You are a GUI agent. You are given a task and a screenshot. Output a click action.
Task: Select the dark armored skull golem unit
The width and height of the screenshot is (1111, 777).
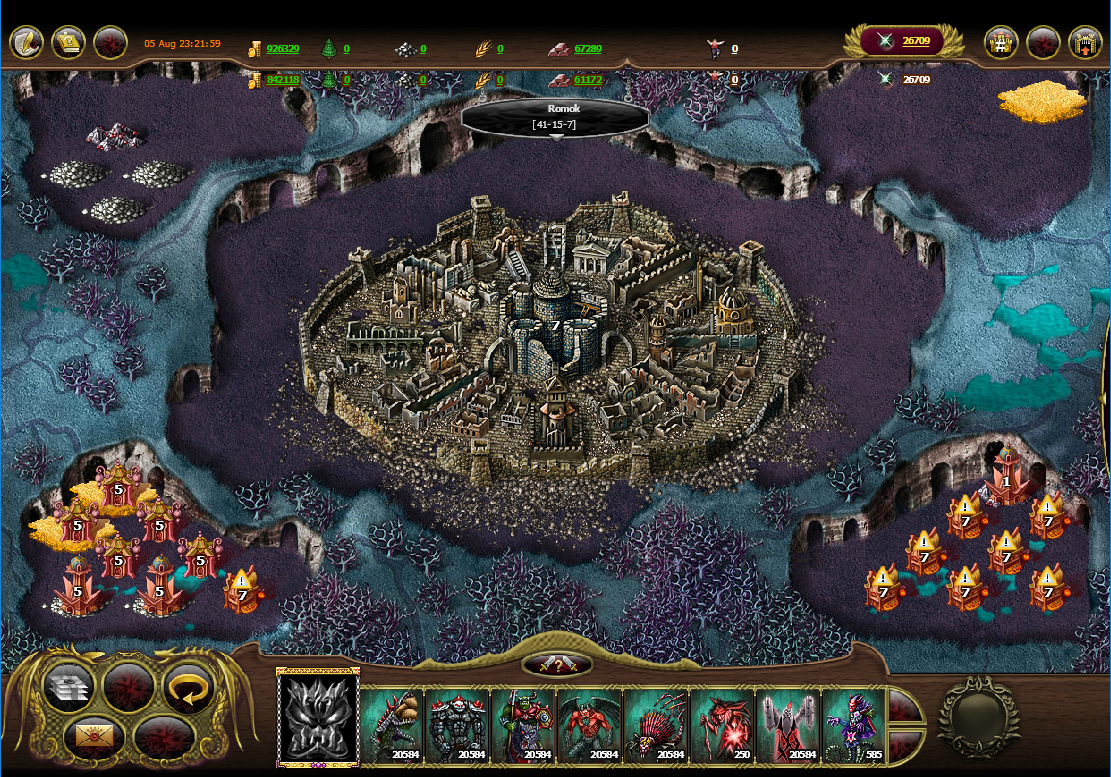pos(458,725)
